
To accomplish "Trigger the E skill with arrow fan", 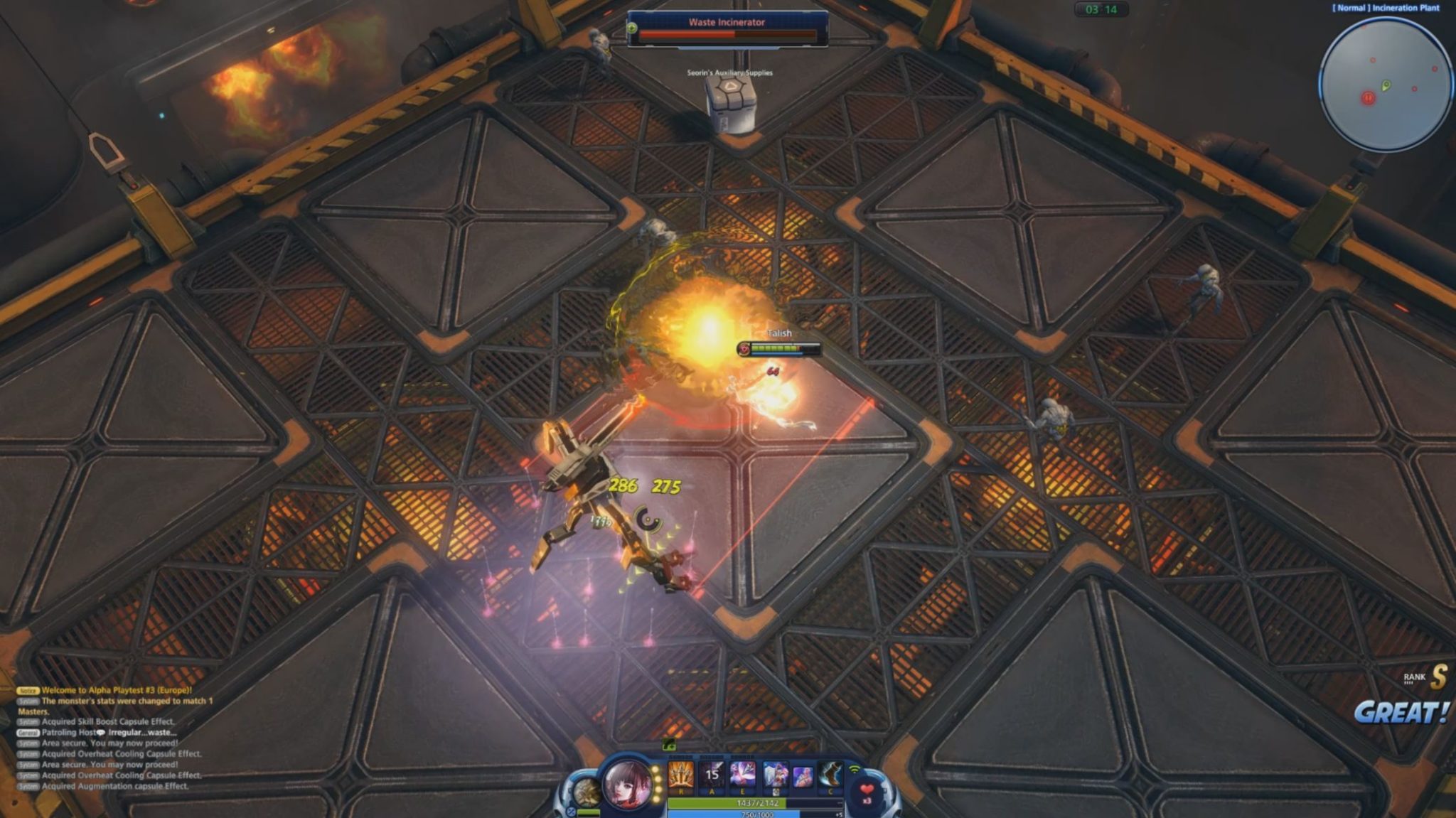I will 743,775.
